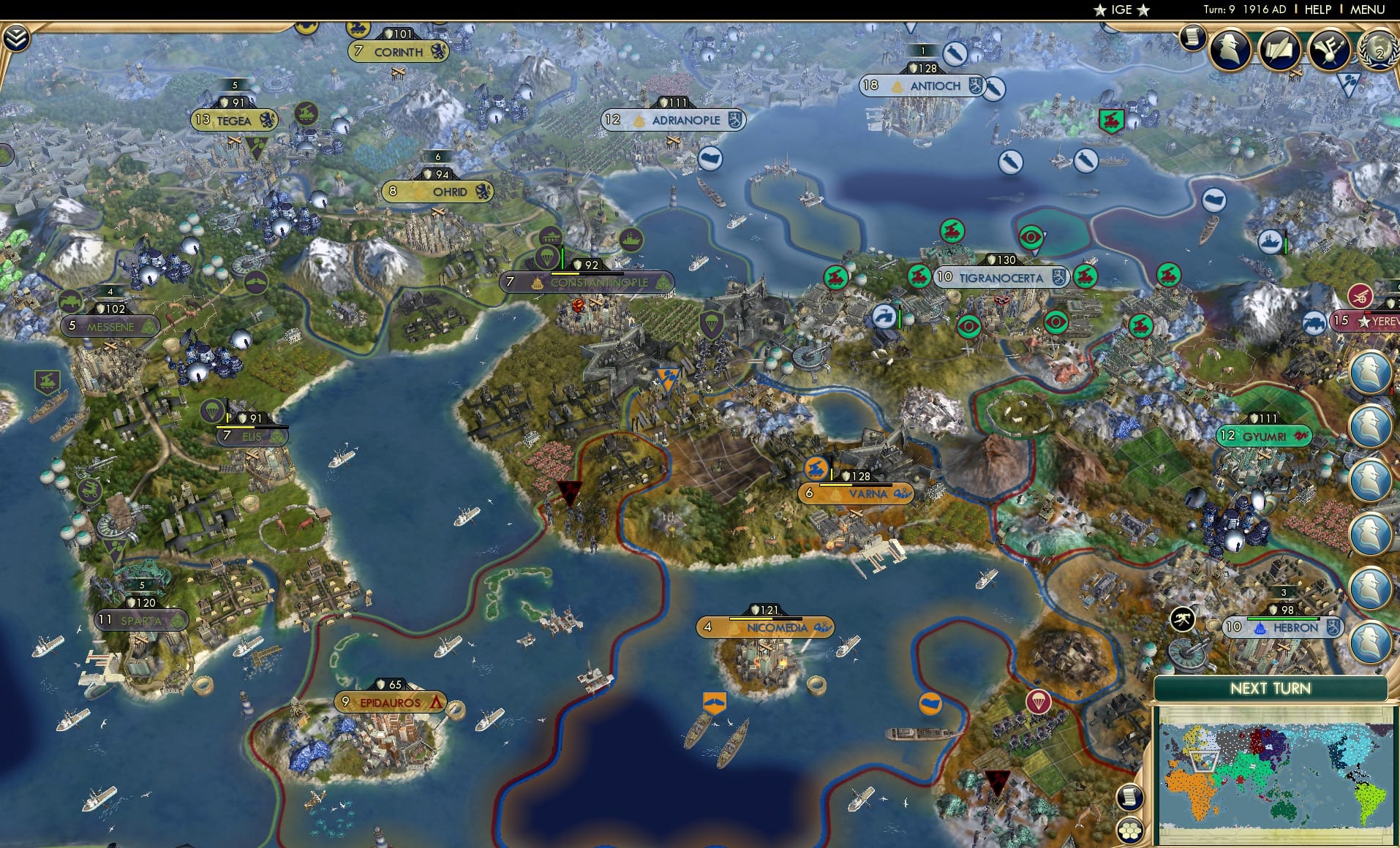Click the Constantinople city banner
The image size is (1400, 848).
pyautogui.click(x=585, y=281)
